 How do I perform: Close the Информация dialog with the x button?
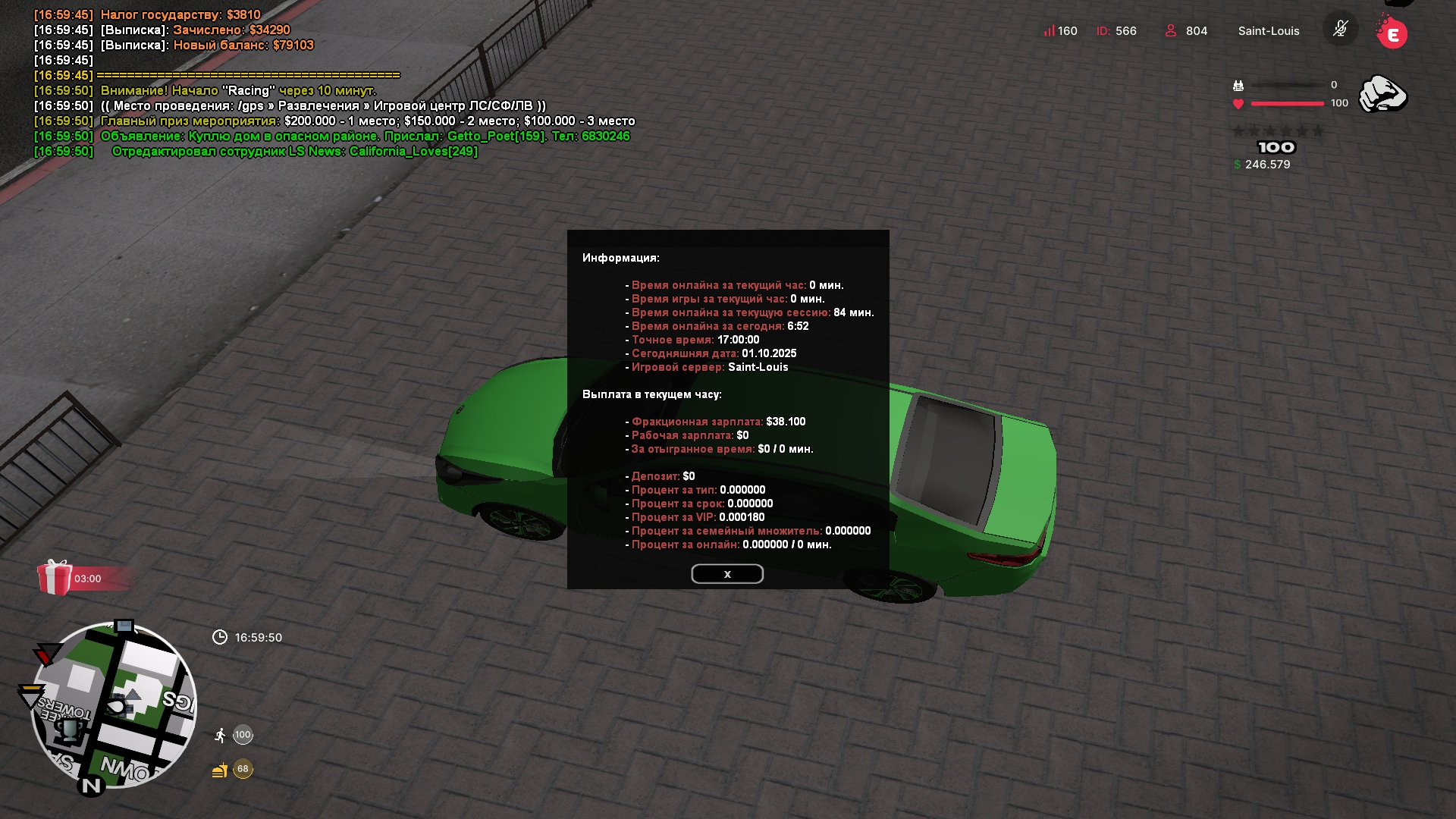pos(726,574)
